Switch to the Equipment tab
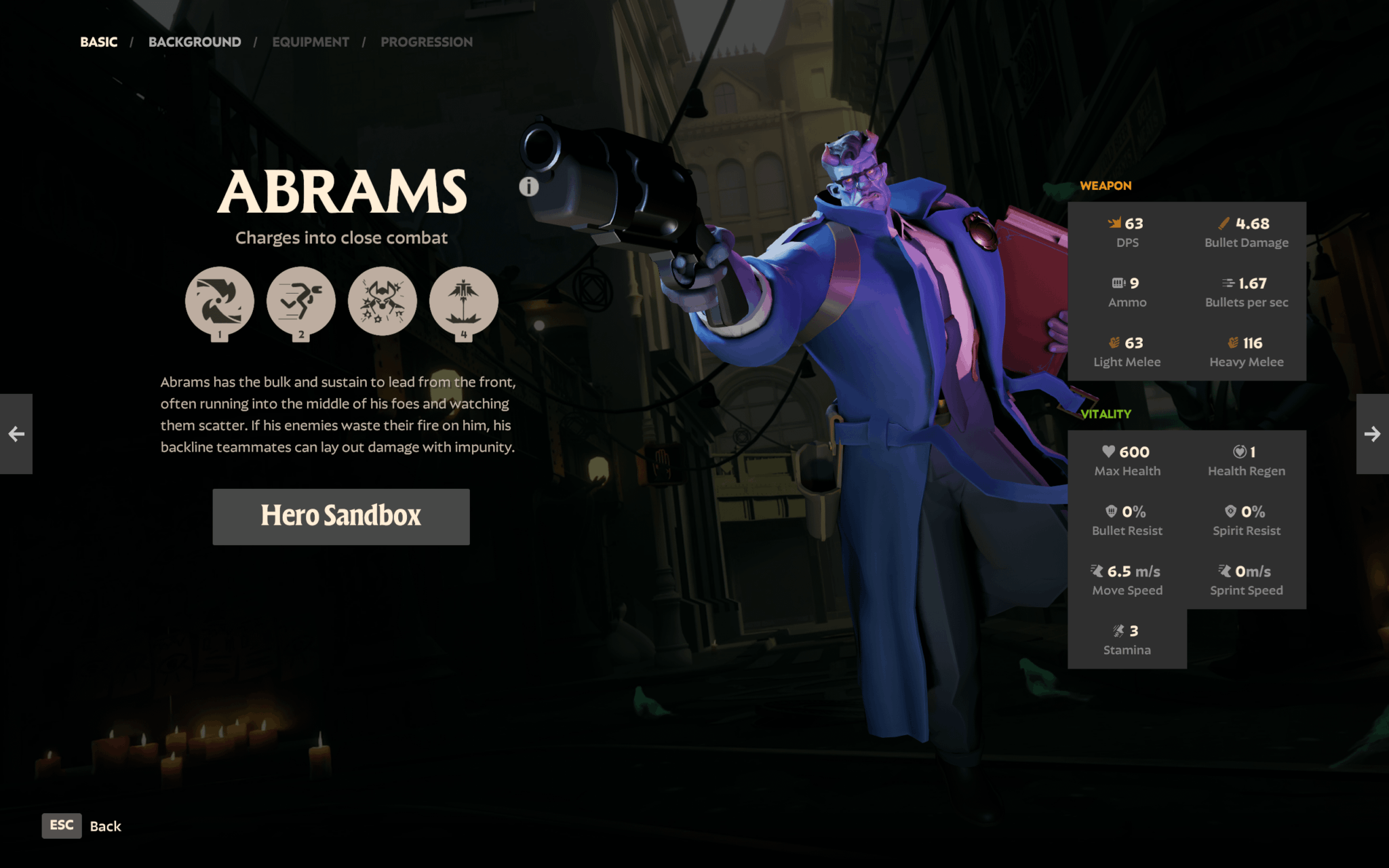This screenshot has height=868, width=1389. [x=311, y=42]
